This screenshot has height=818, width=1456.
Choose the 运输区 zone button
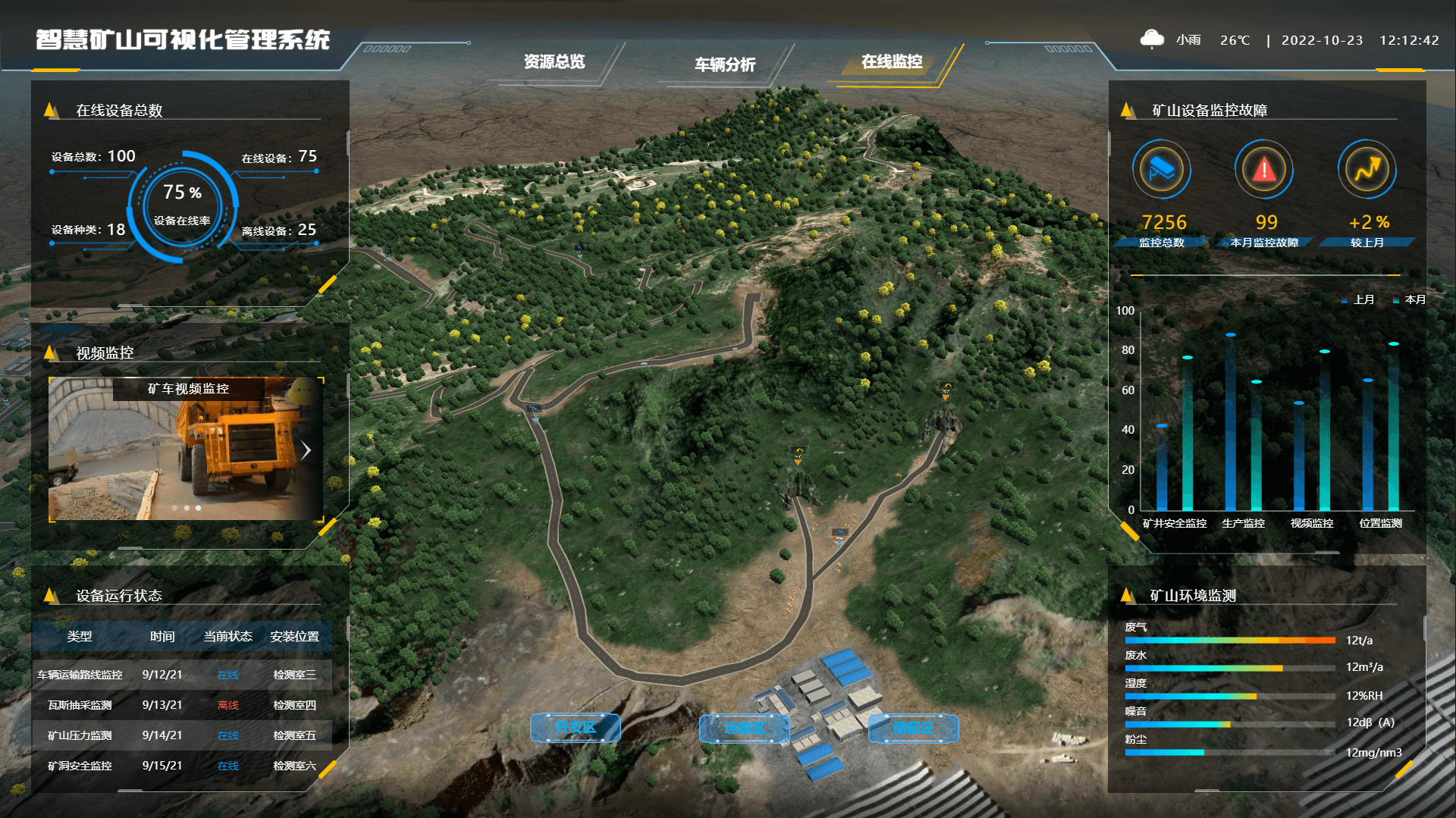click(744, 728)
